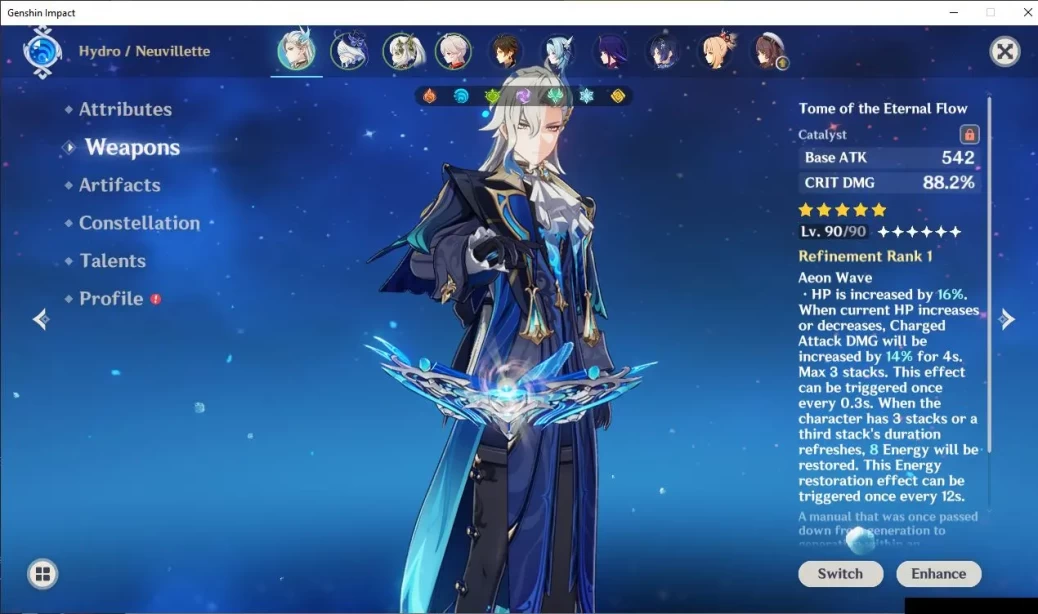
Task: Filter characters by purple Electro element
Action: pos(523,97)
